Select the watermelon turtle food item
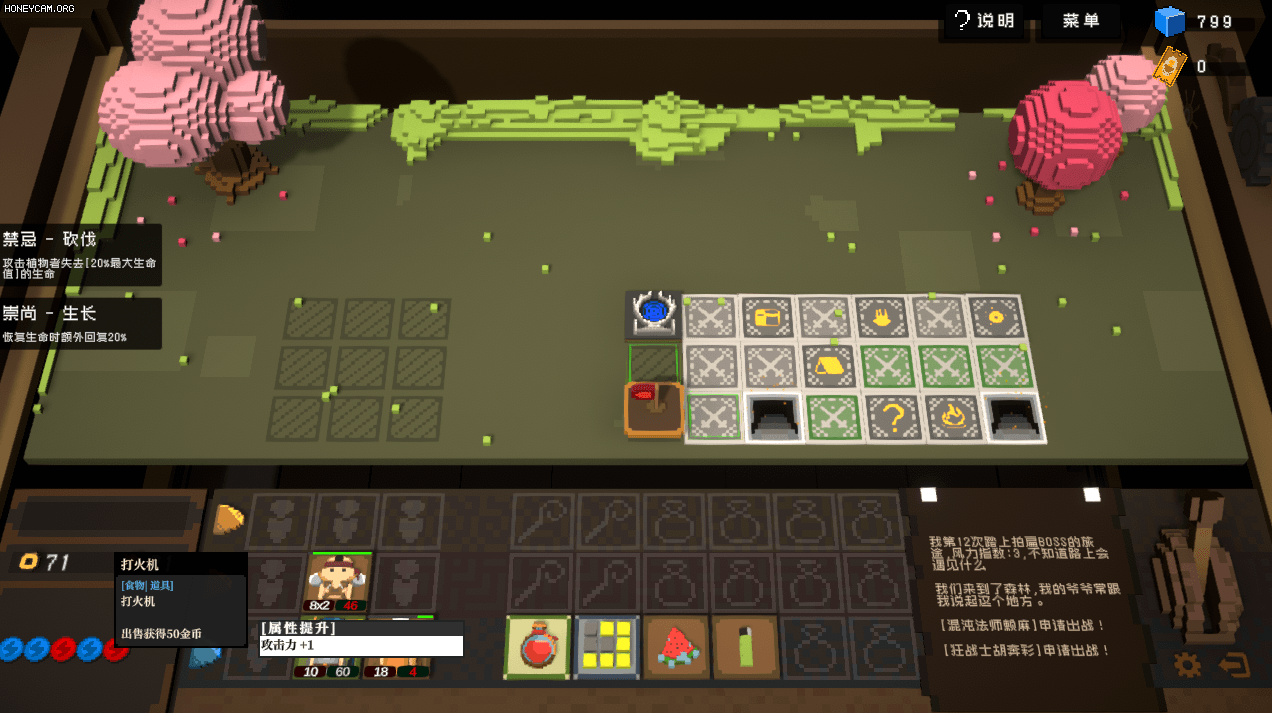 [676, 646]
